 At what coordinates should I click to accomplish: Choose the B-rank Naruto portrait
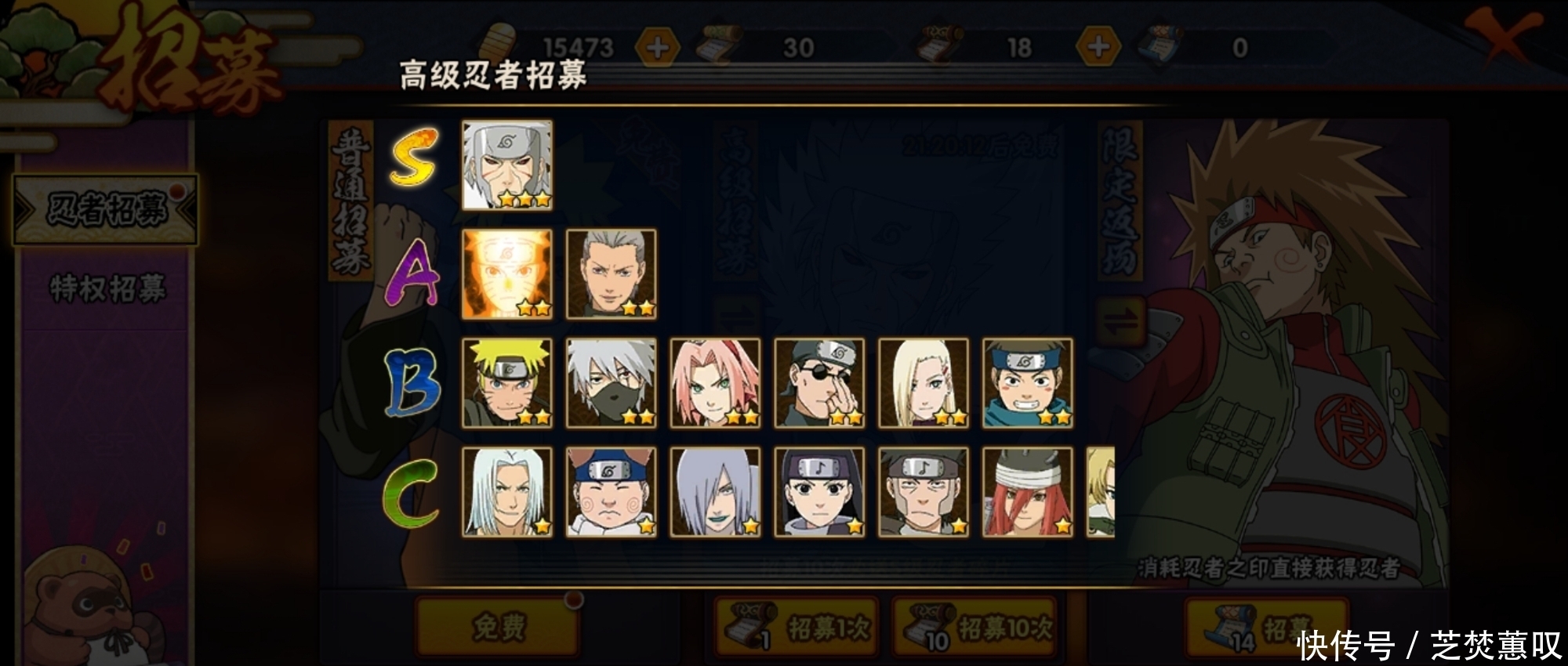point(506,383)
